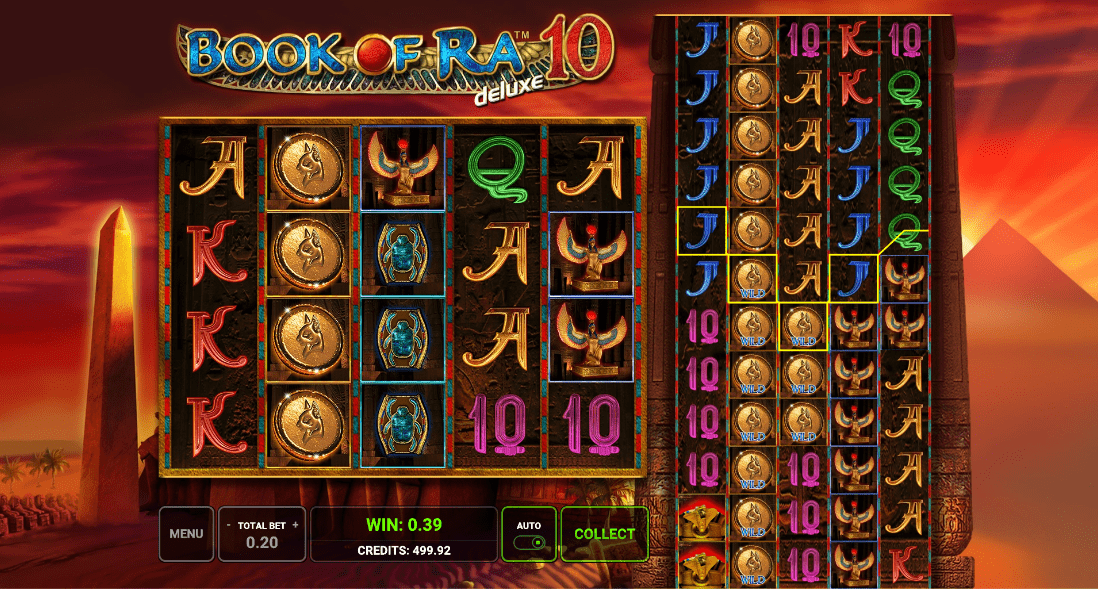The image size is (1098, 589).
Task: Collect the current winnings
Action: point(604,534)
